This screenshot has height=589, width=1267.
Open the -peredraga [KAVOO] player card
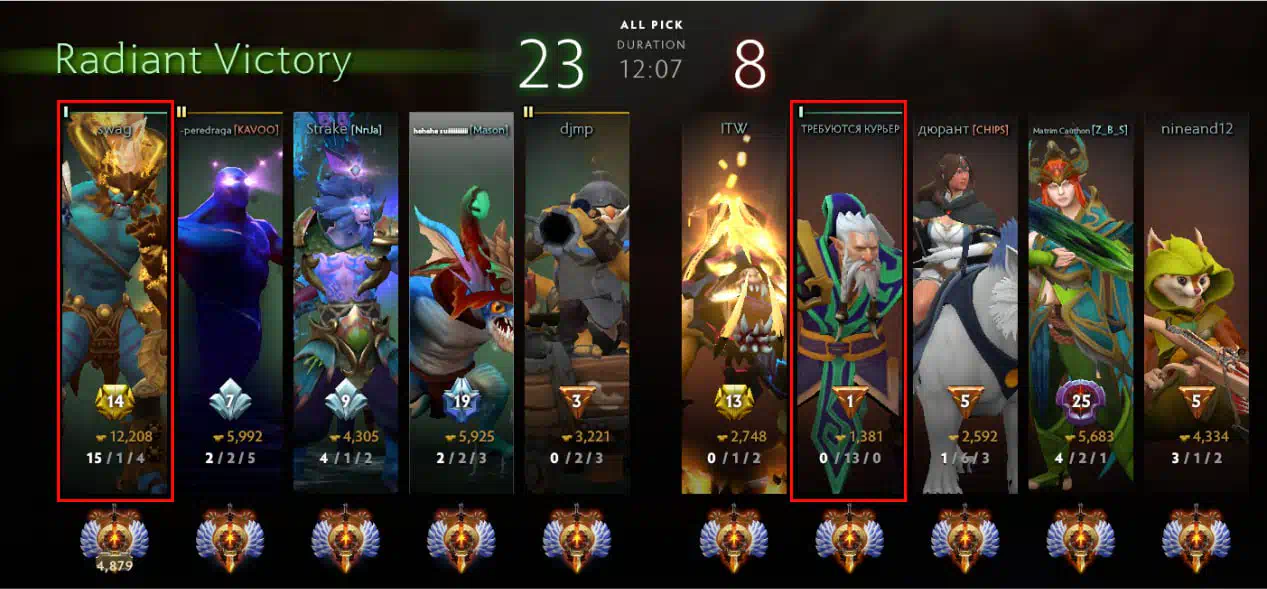(x=230, y=300)
